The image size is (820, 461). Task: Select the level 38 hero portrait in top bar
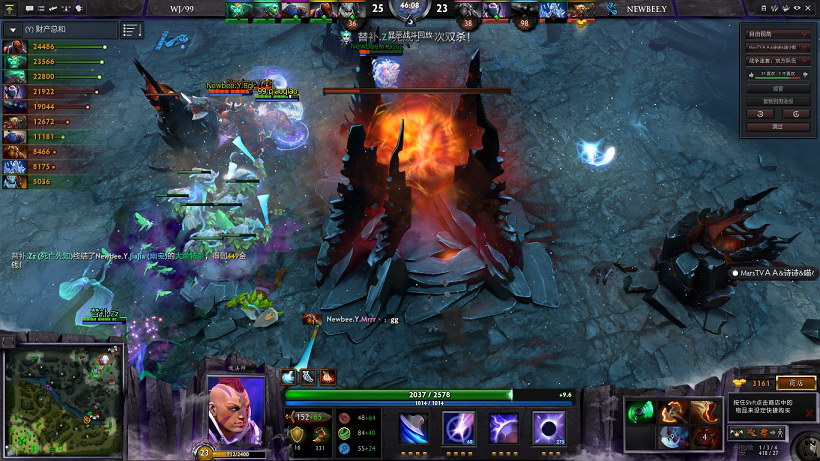(467, 12)
